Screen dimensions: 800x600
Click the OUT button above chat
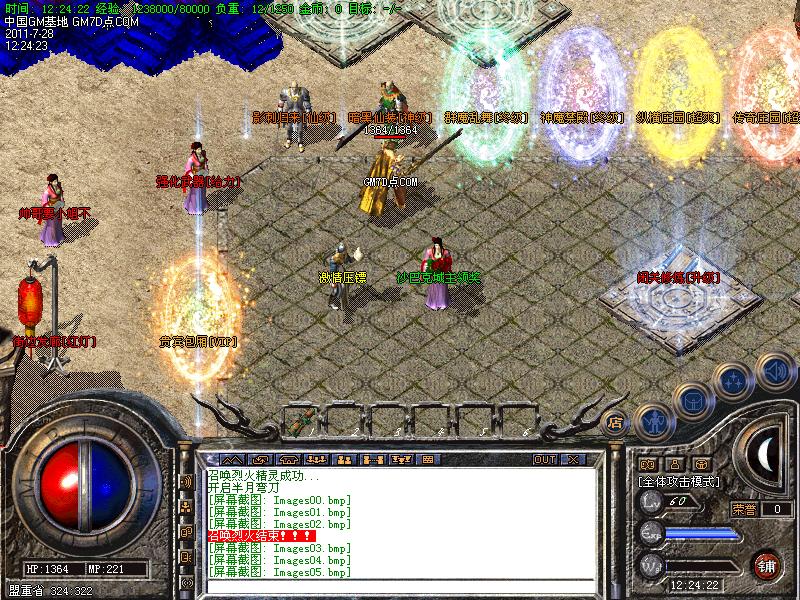pos(544,460)
